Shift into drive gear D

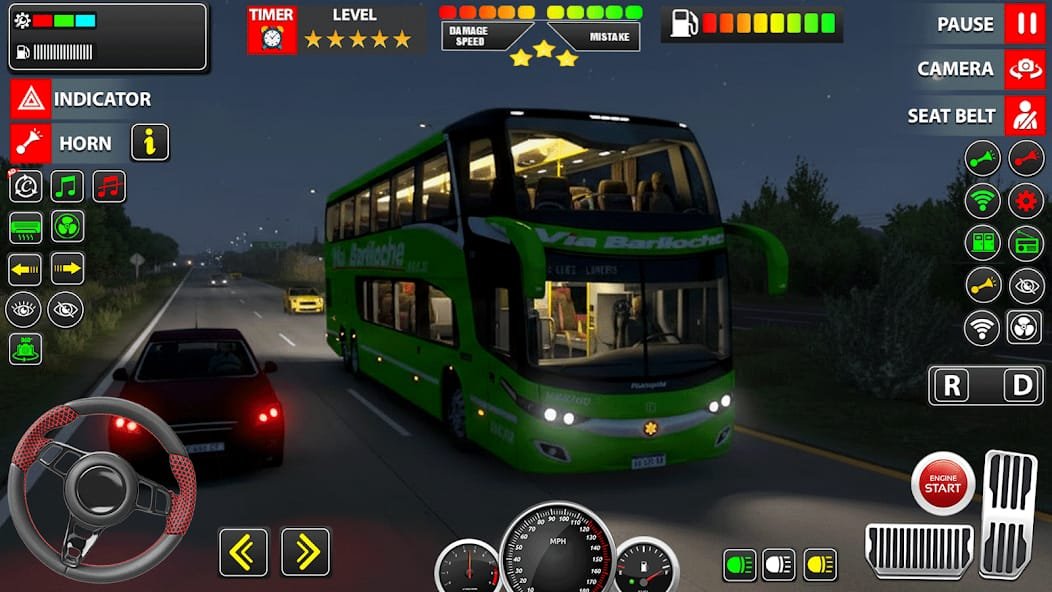(1022, 386)
